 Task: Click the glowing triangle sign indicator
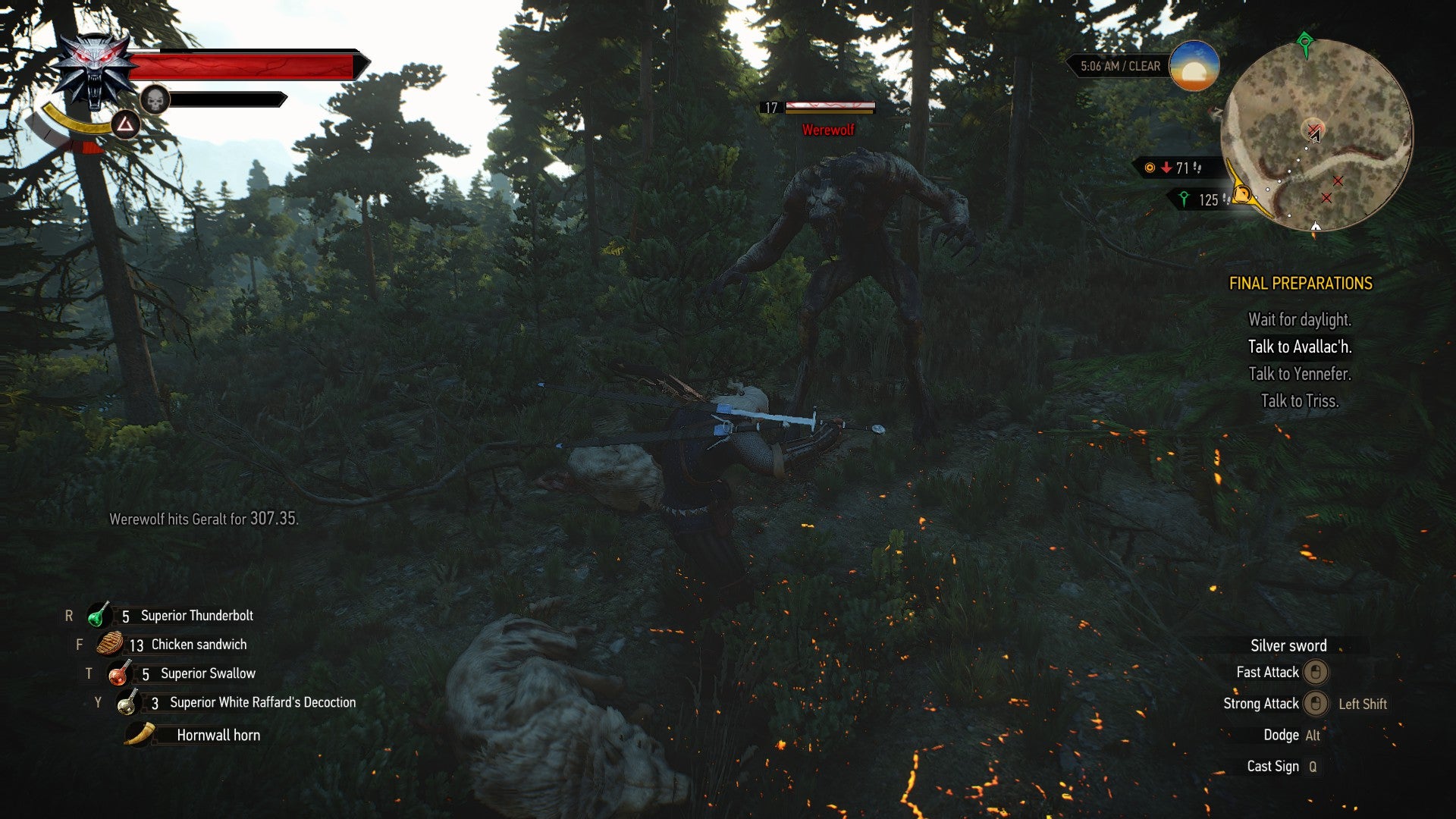(x=124, y=124)
